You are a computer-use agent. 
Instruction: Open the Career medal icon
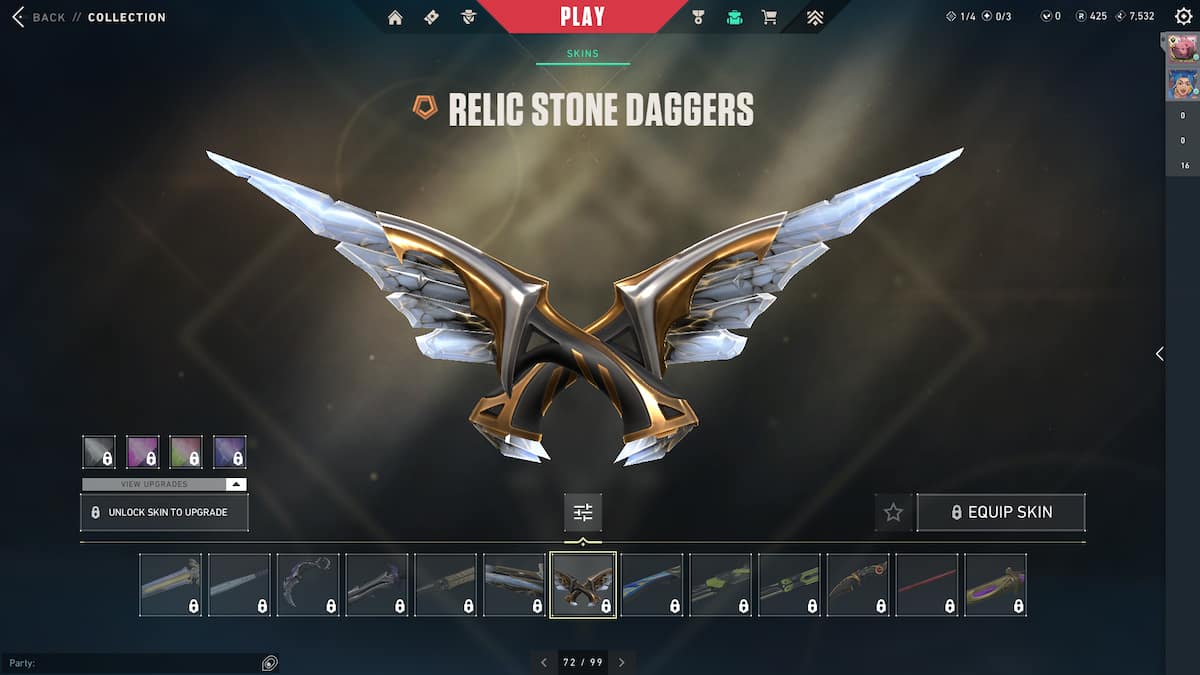[x=700, y=17]
